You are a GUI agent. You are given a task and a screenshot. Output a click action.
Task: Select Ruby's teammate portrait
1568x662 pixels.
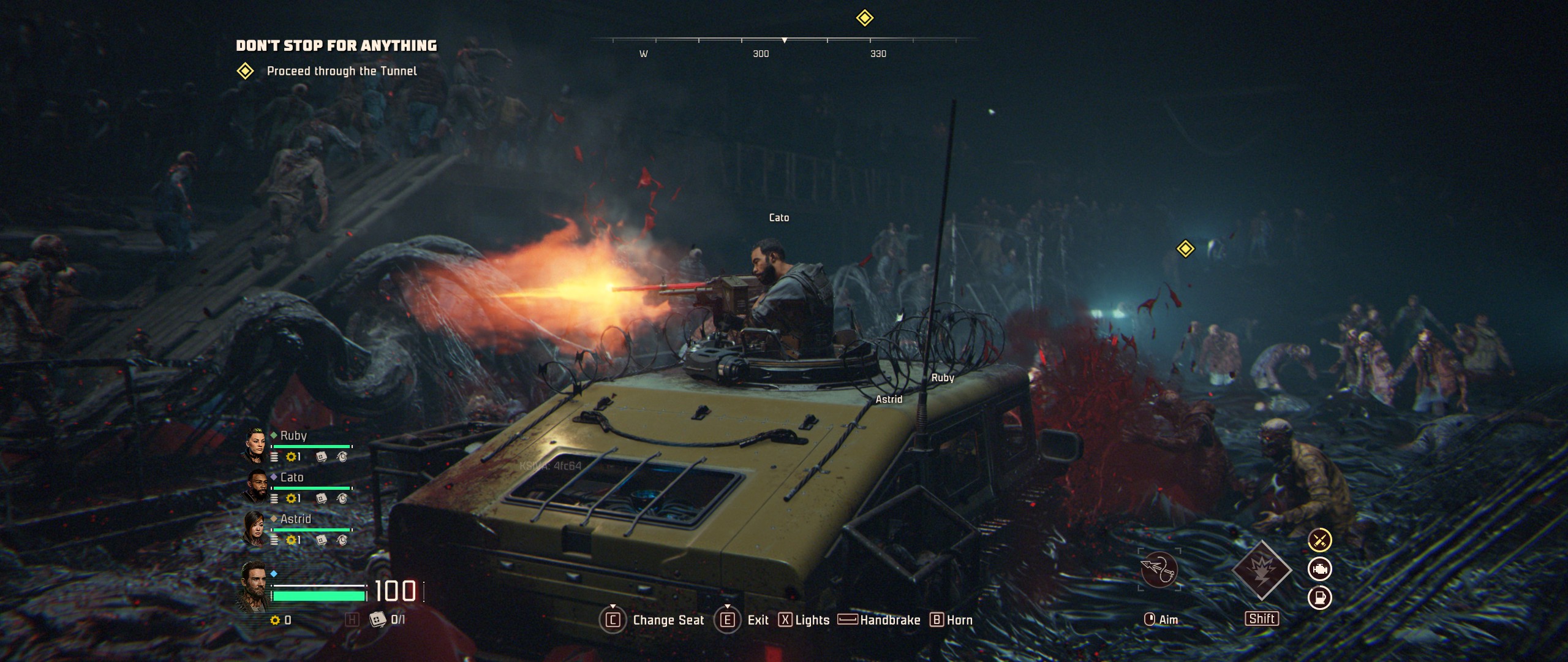point(255,445)
